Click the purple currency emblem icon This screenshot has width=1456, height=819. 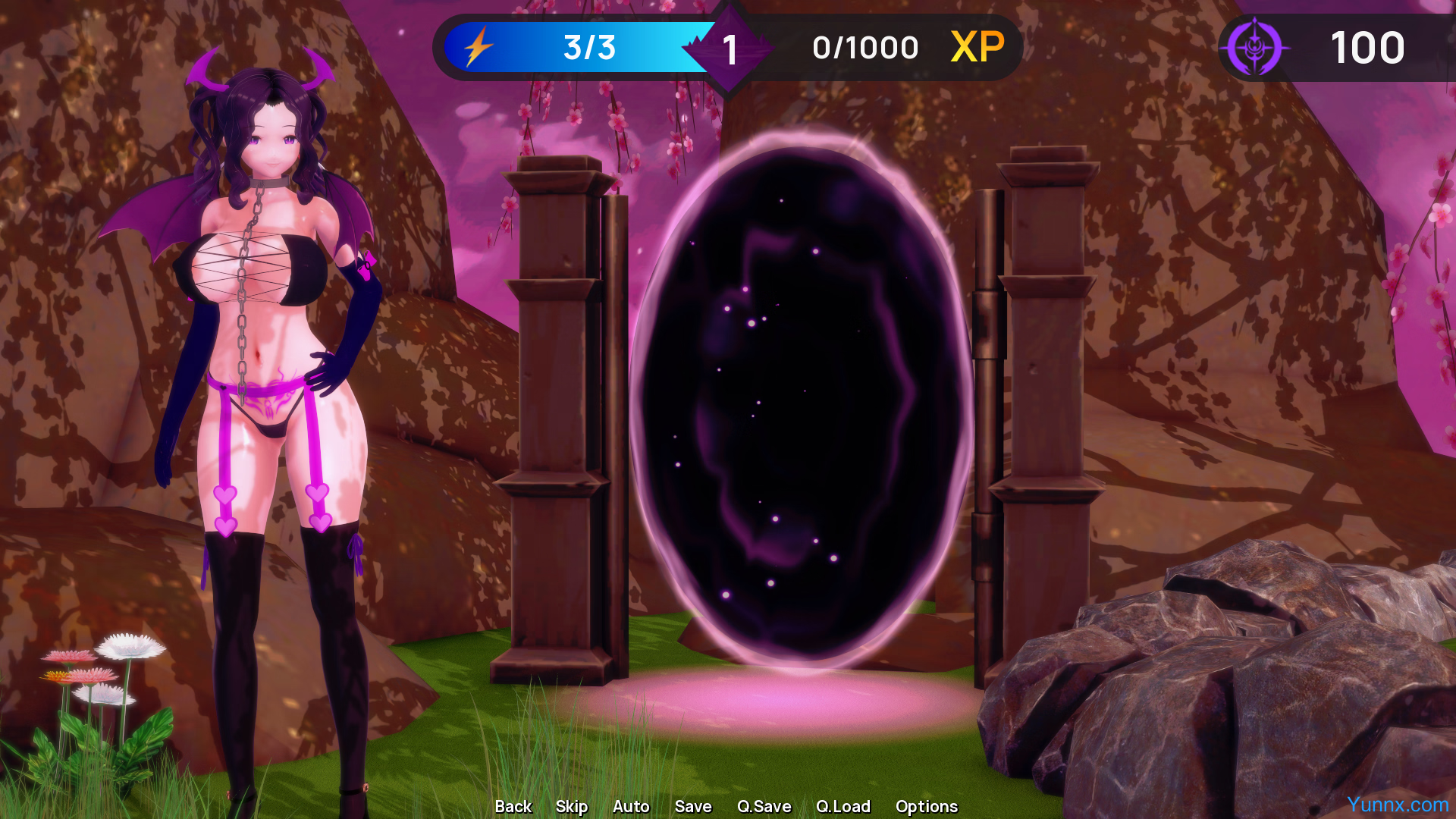click(x=1255, y=47)
